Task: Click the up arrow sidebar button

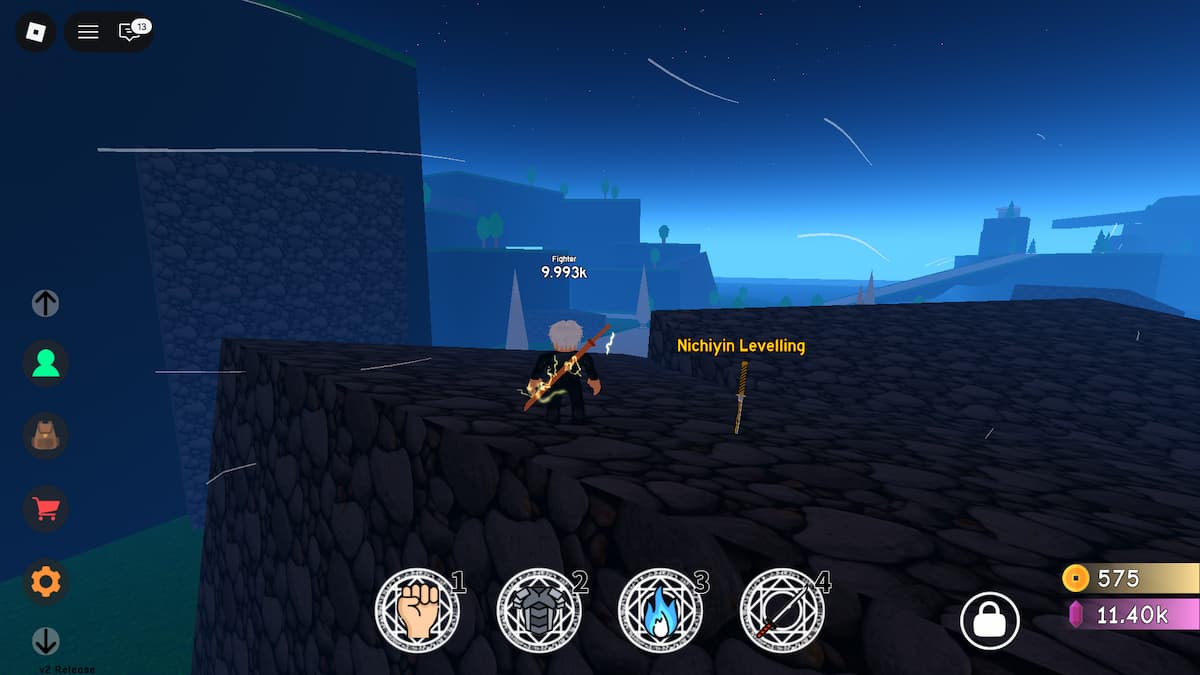Action: click(46, 303)
